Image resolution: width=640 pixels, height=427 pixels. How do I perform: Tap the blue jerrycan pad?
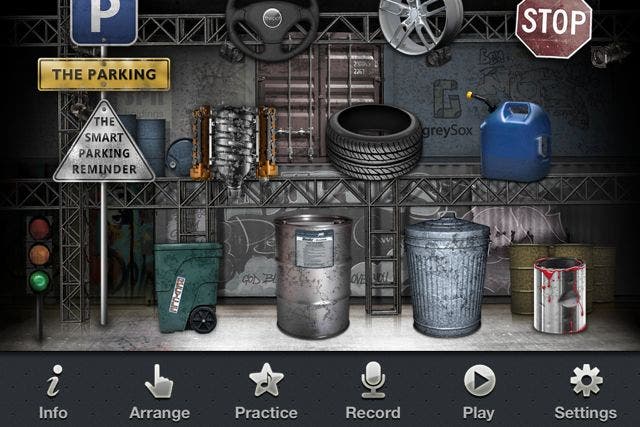[515, 141]
